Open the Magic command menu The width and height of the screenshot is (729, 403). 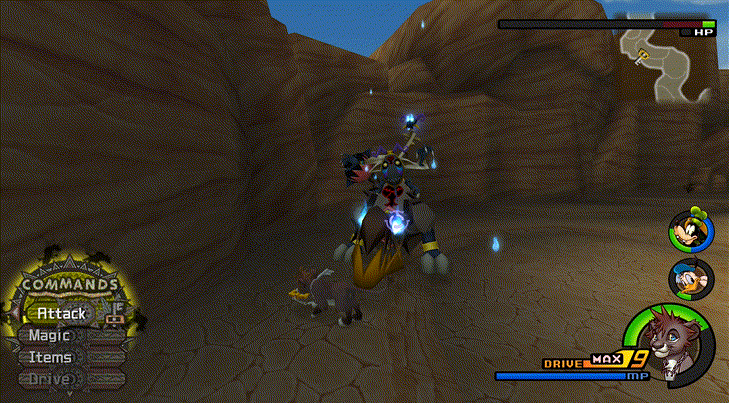[48, 335]
